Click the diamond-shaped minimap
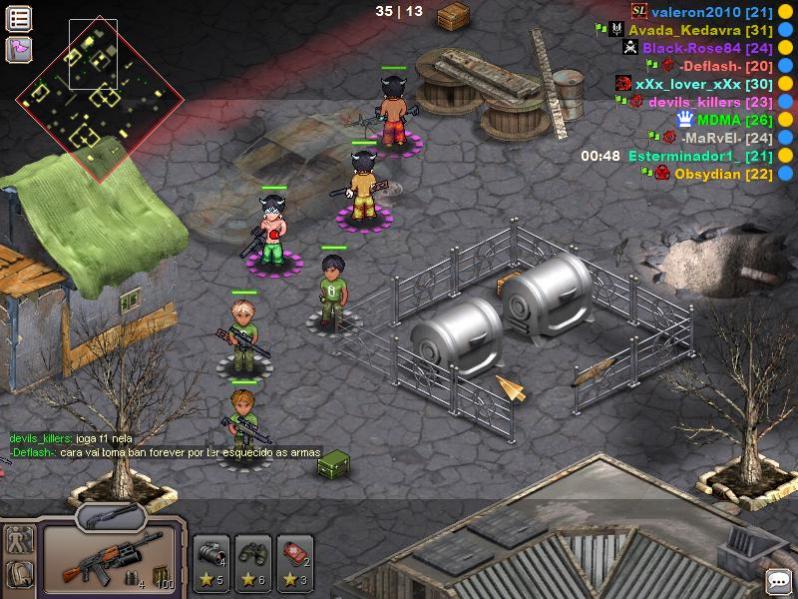The image size is (798, 599). tap(100, 96)
